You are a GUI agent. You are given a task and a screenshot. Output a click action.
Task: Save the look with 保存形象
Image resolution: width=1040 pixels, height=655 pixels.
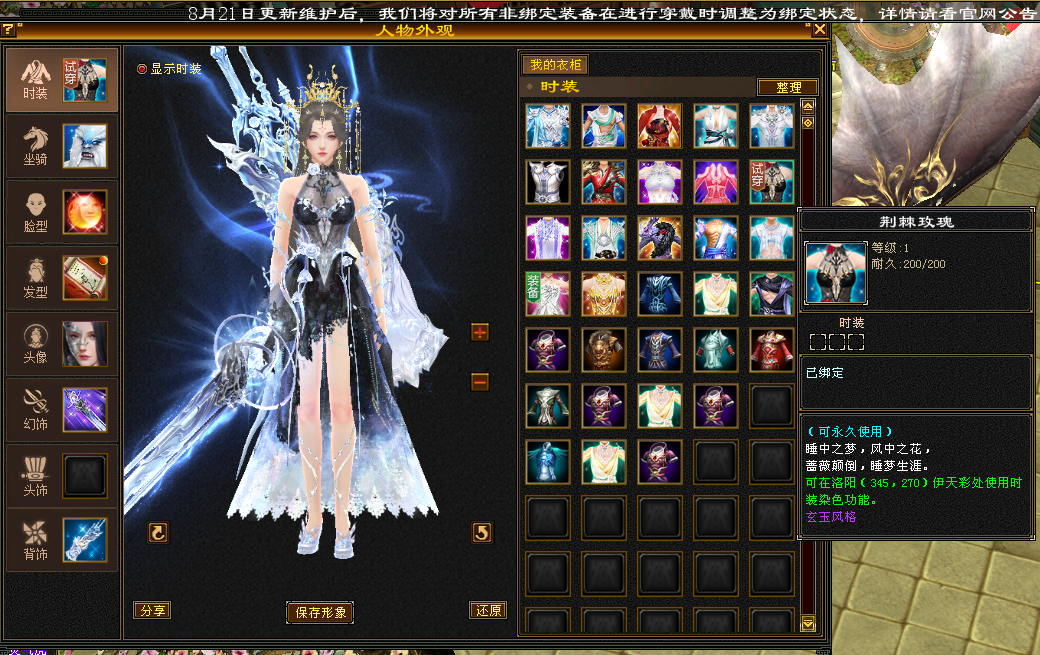pyautogui.click(x=320, y=612)
